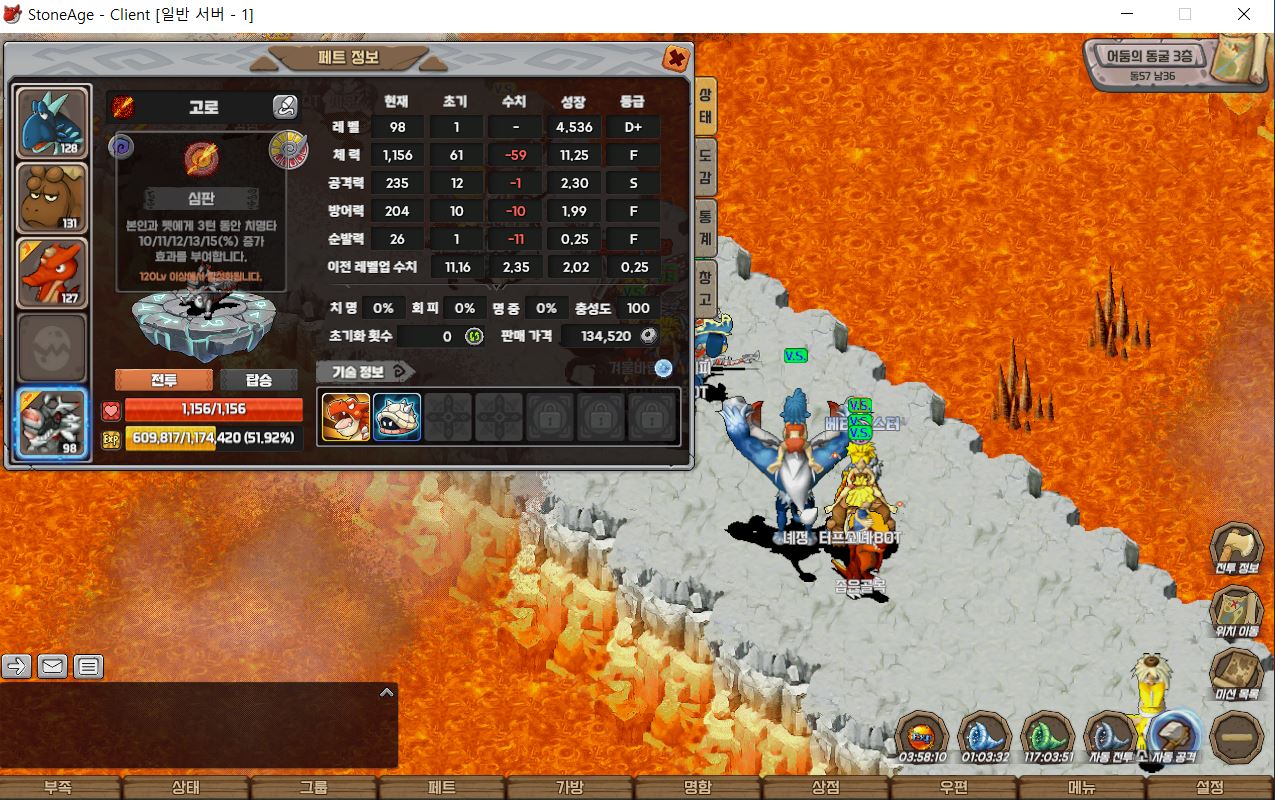Viewport: 1275px width, 800px height.
Task: Open the 가방 bag menu
Action: click(569, 787)
